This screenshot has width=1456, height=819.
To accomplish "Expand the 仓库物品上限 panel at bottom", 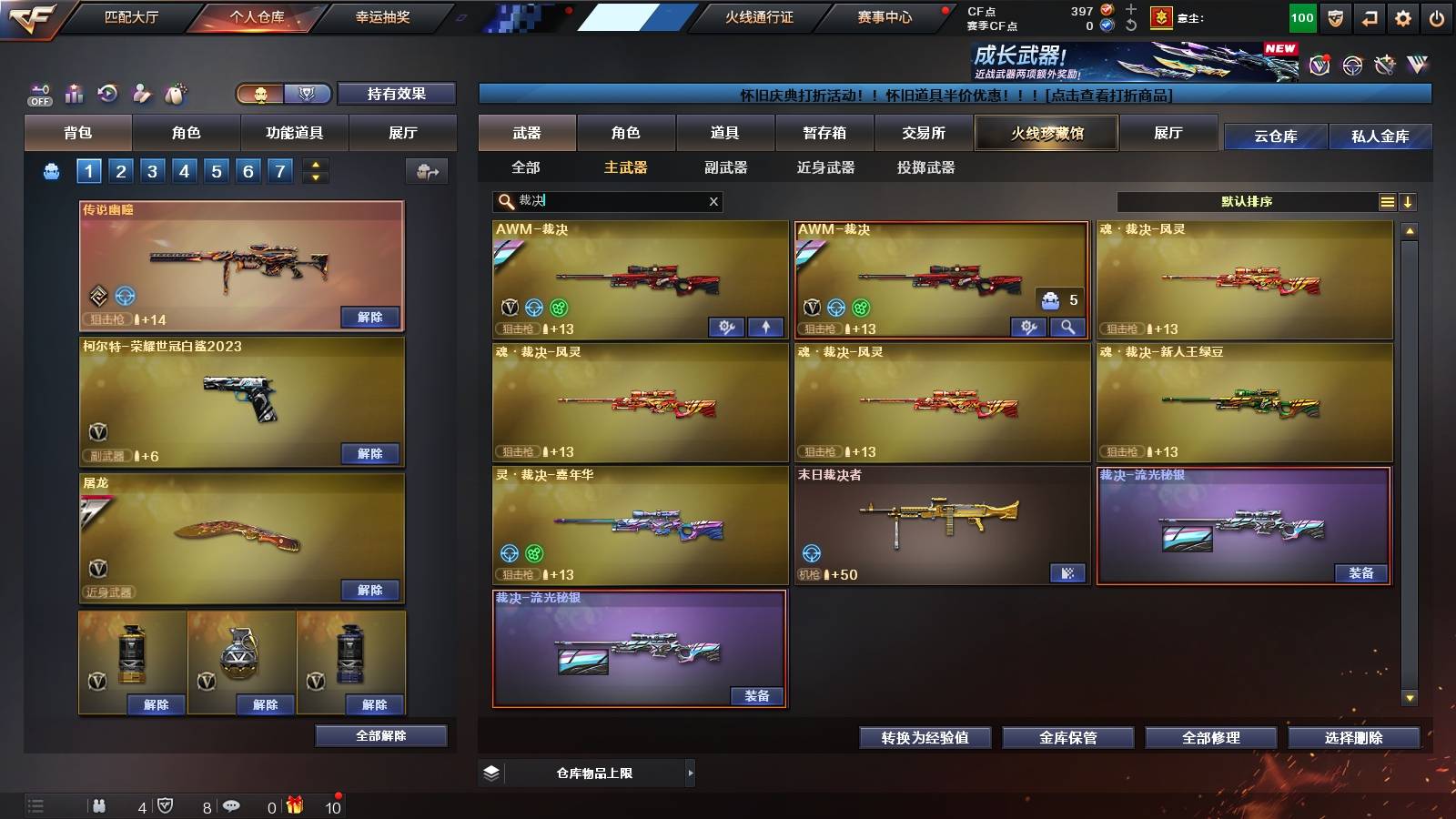I will (x=690, y=773).
